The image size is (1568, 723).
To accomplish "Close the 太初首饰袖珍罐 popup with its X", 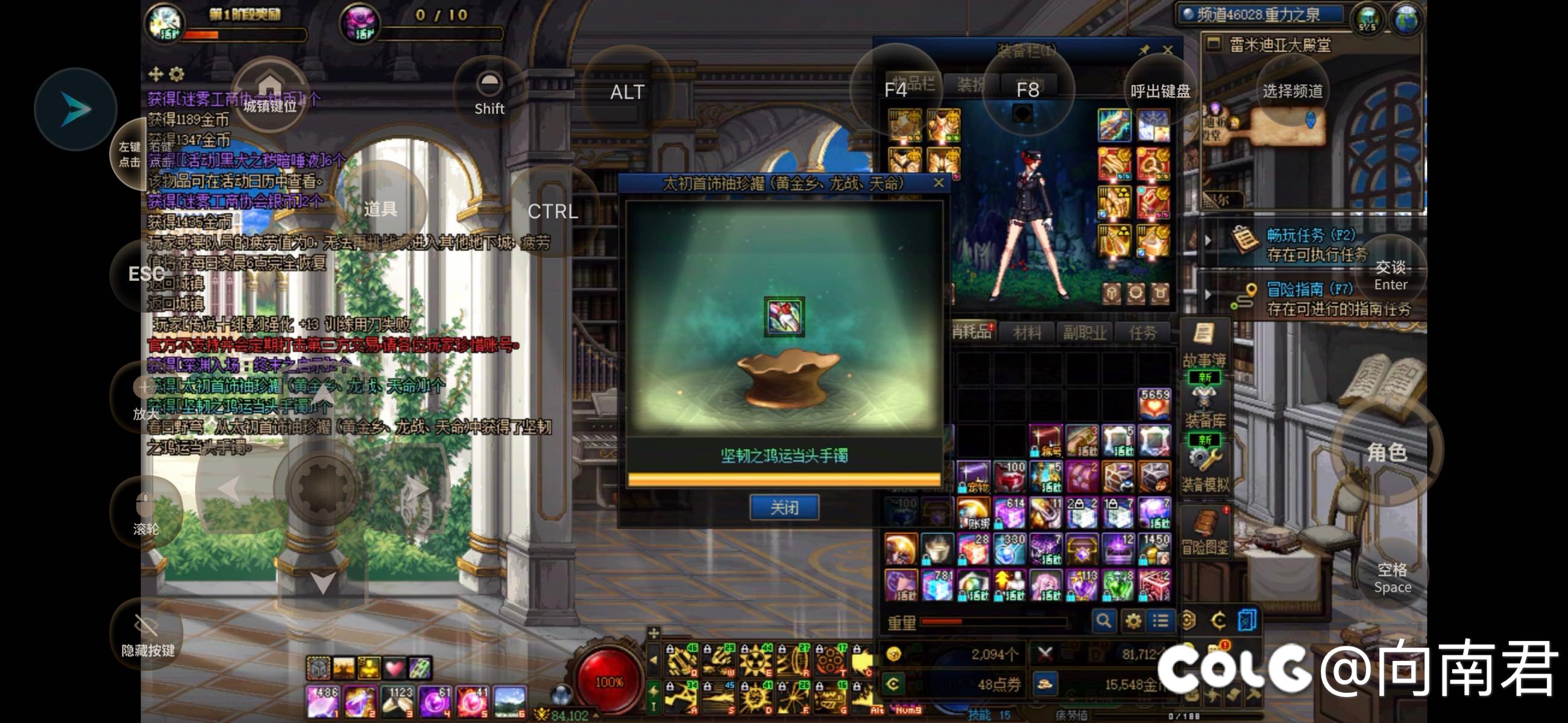I will click(938, 183).
